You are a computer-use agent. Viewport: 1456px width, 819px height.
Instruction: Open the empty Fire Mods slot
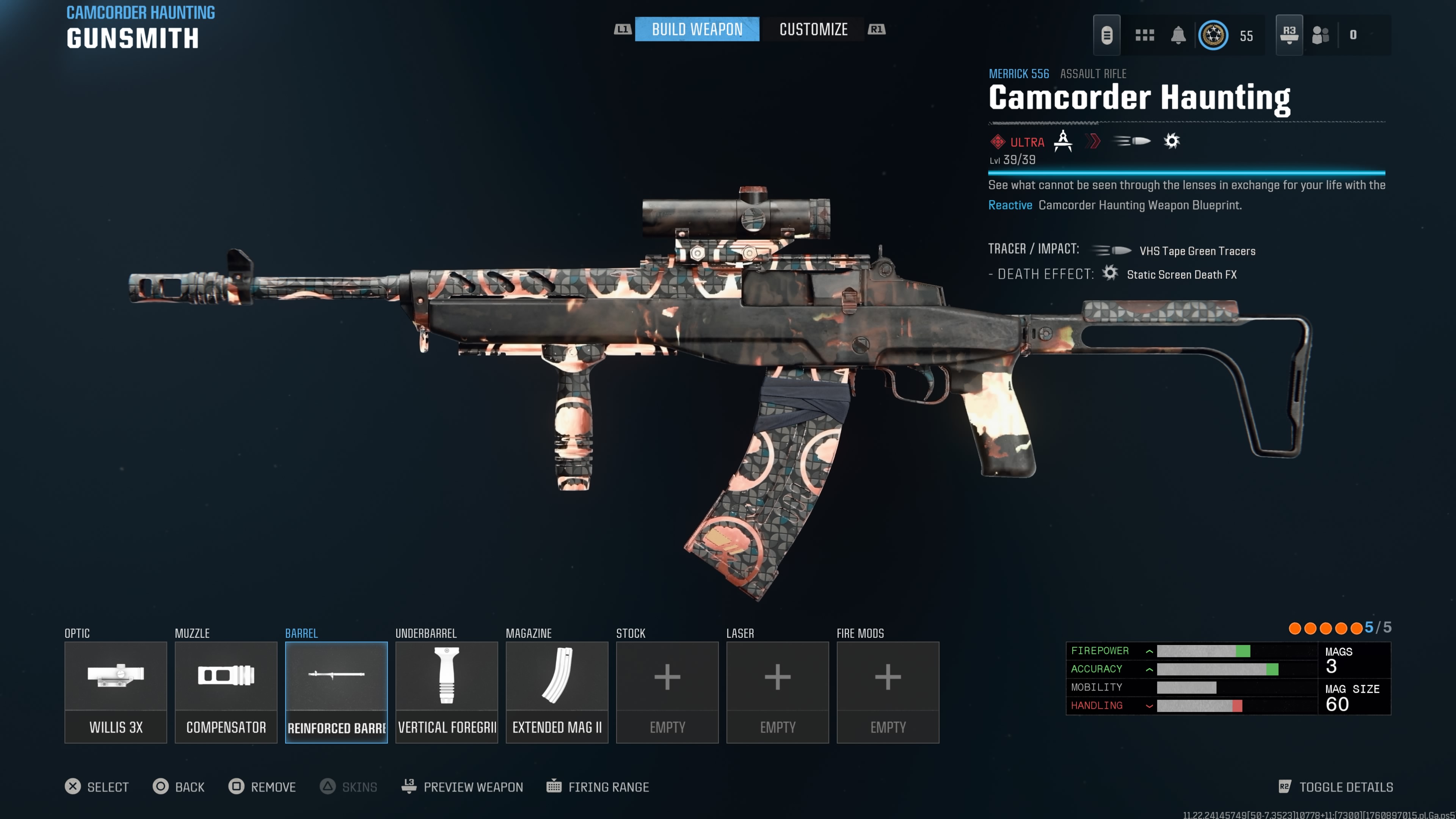point(887,692)
